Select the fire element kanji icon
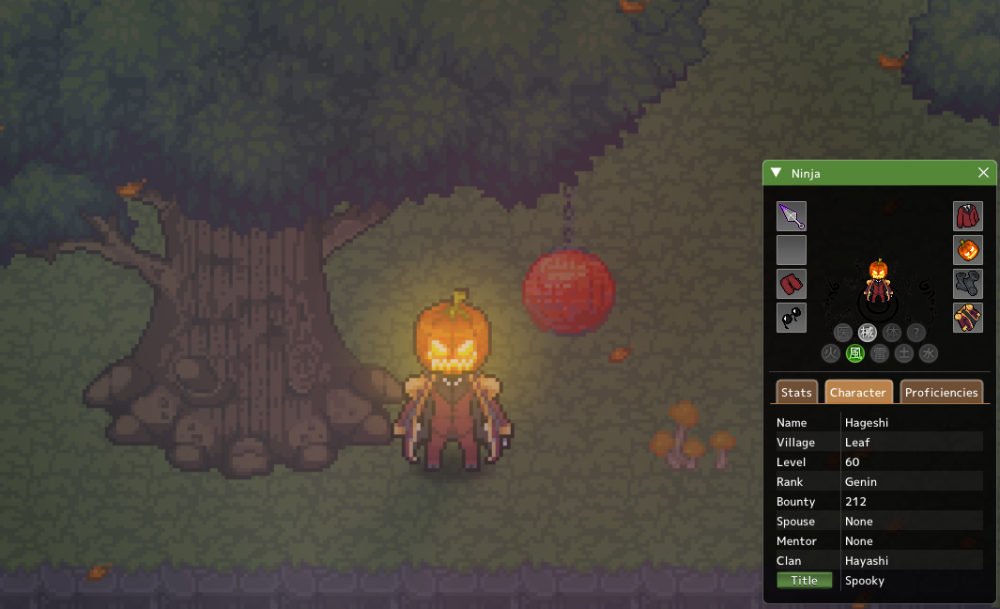 pos(831,353)
